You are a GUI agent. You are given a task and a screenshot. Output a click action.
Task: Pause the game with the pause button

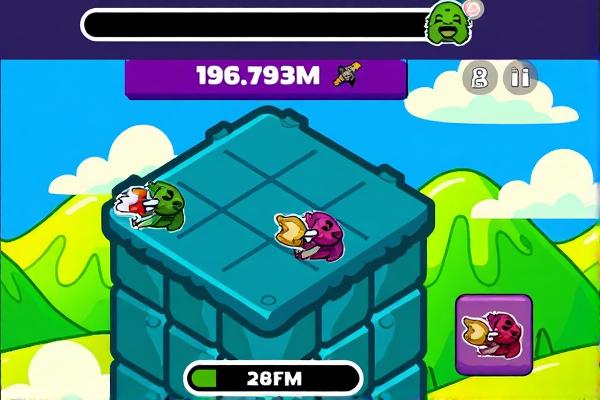[519, 77]
